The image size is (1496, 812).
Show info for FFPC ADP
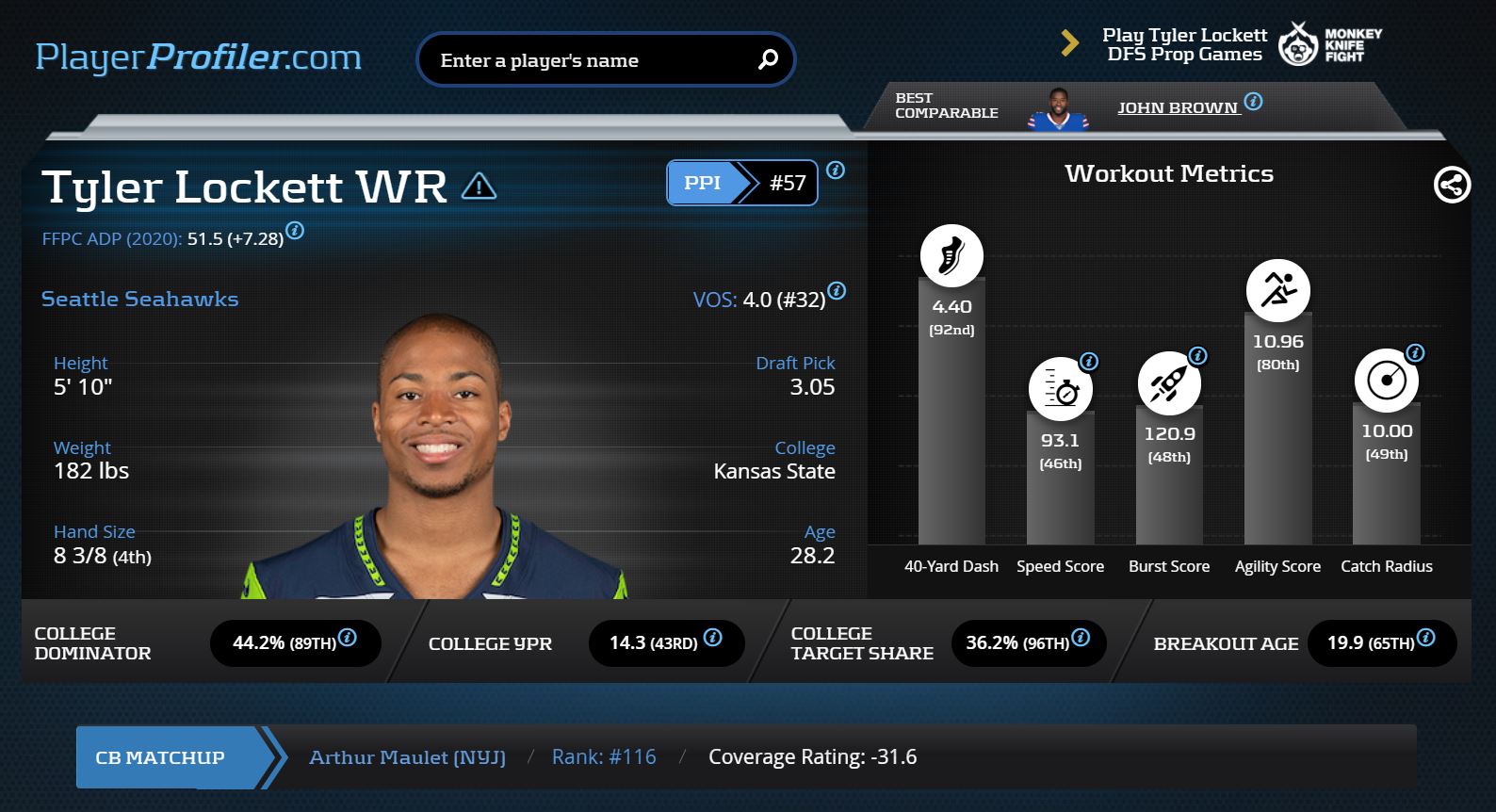(x=295, y=230)
